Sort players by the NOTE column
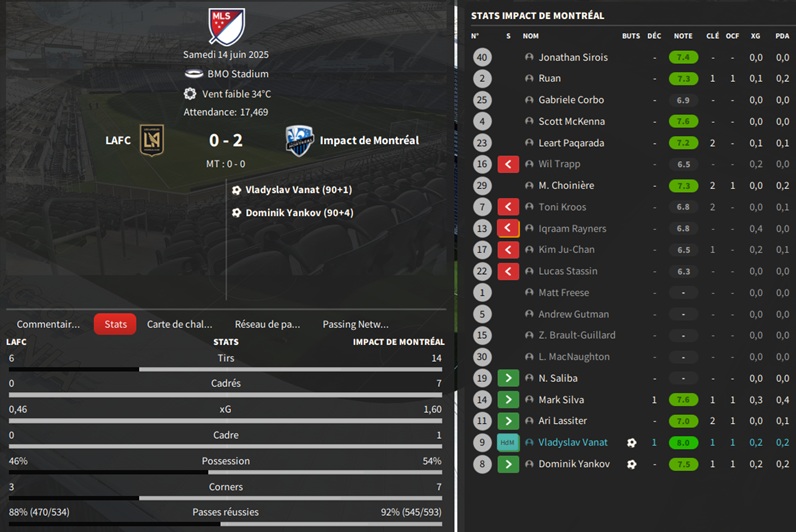The width and height of the screenshot is (796, 532). pos(683,36)
